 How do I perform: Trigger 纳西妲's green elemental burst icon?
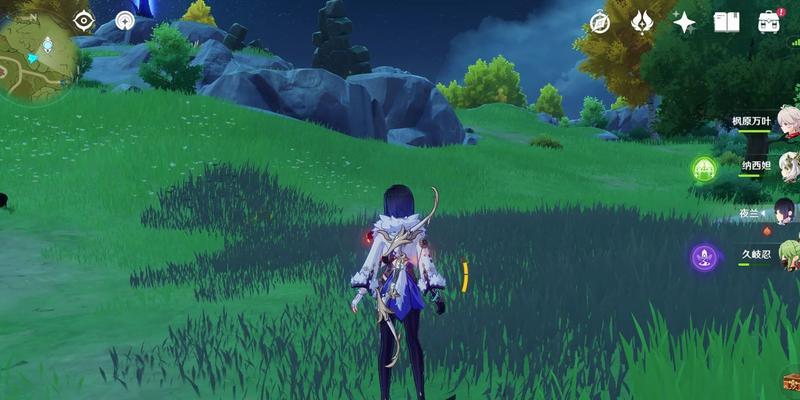pos(705,168)
